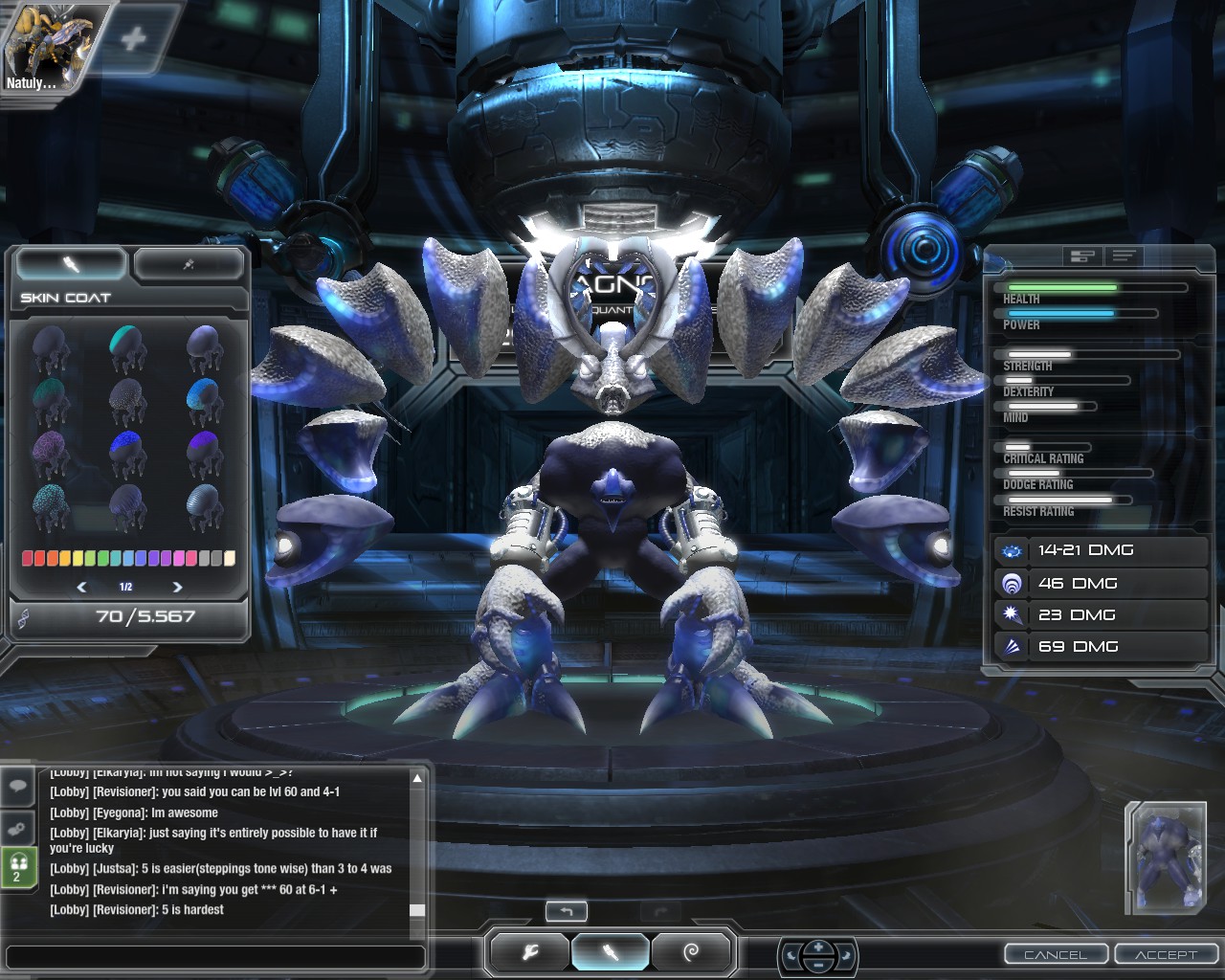Toggle the chat speech bubble channel

18,788
